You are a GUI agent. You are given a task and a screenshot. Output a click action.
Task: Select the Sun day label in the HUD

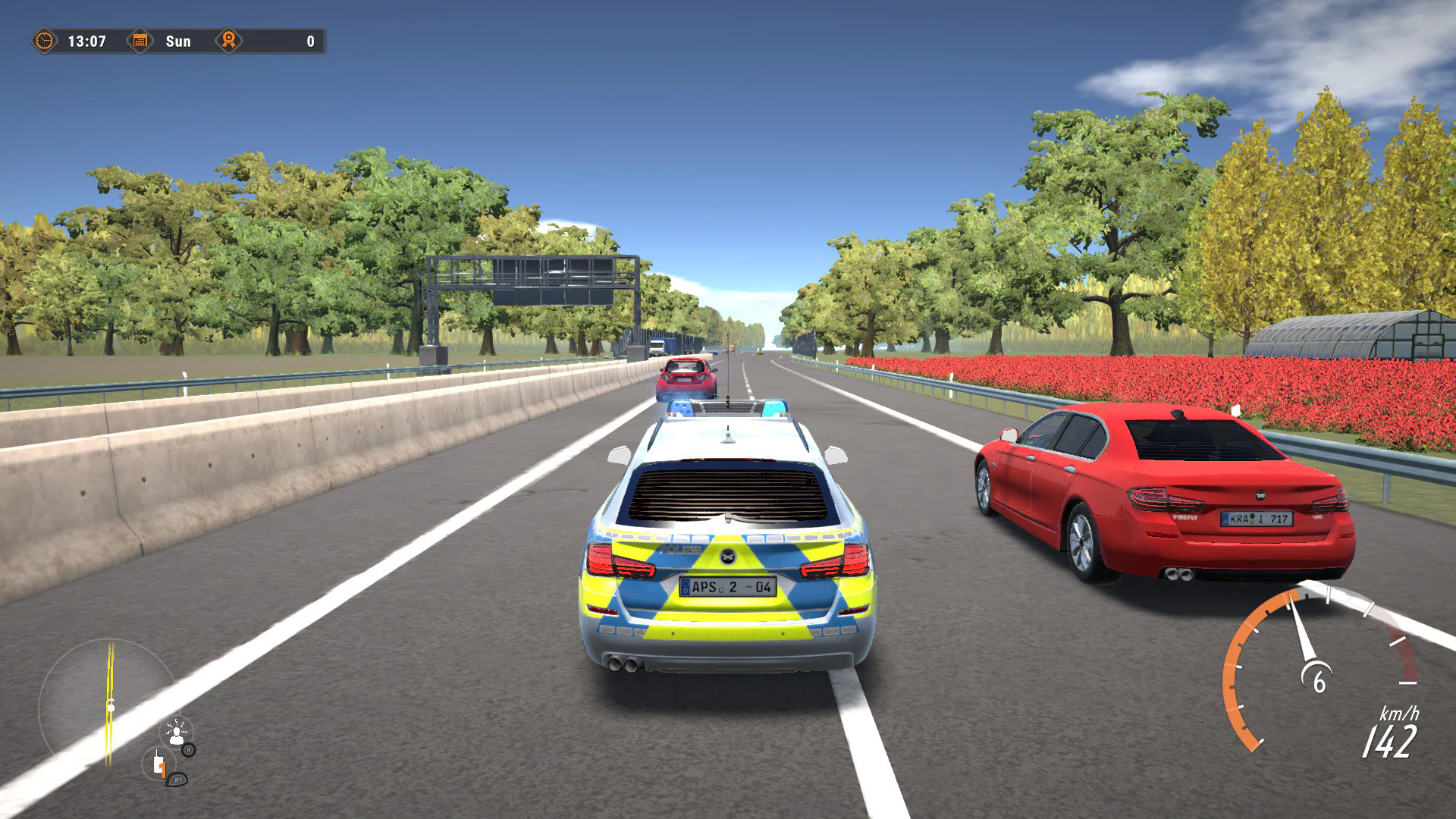coord(179,42)
